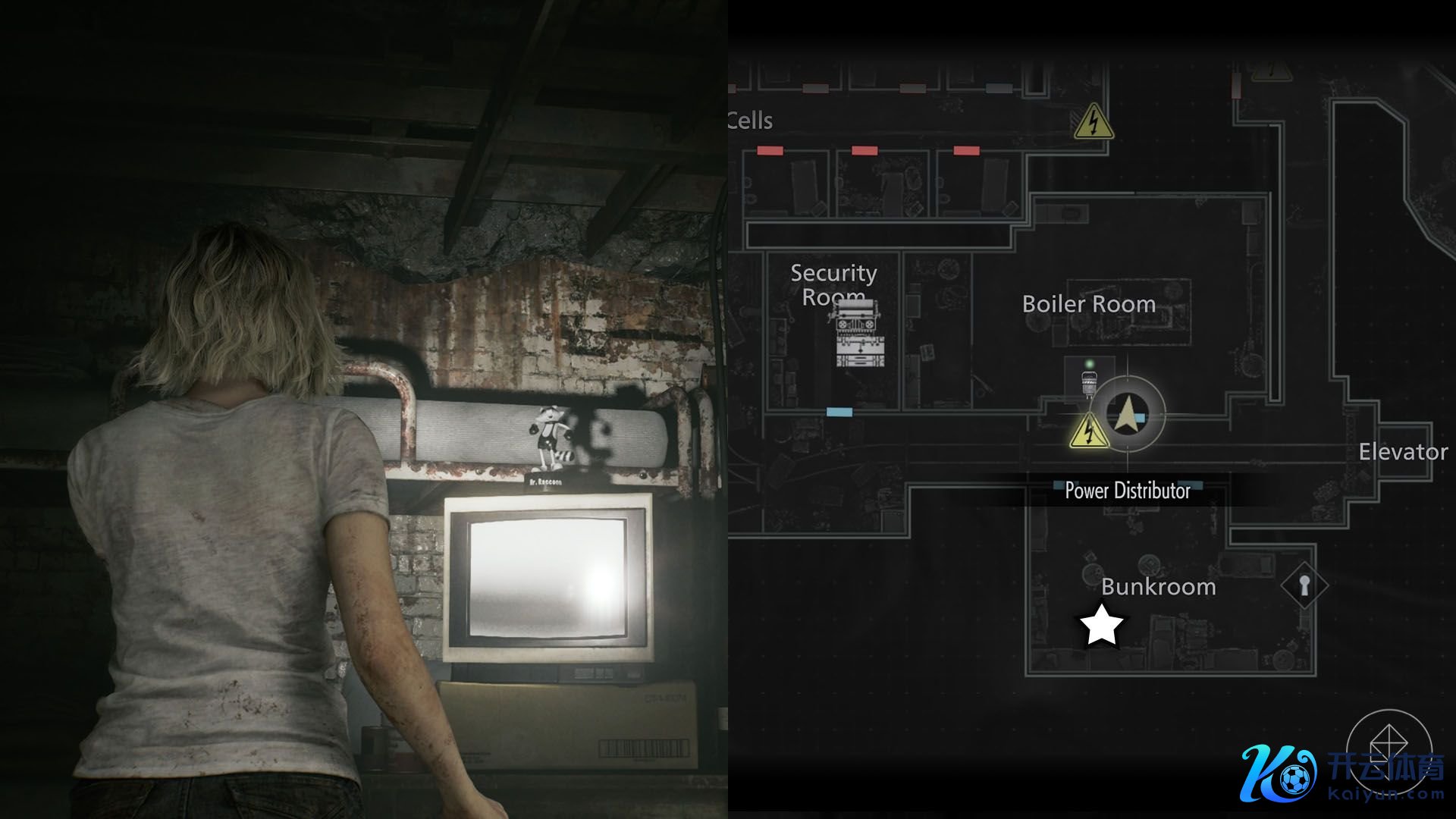This screenshot has width=1456, height=819.
Task: Select the player arrow marker on the map
Action: (1128, 414)
